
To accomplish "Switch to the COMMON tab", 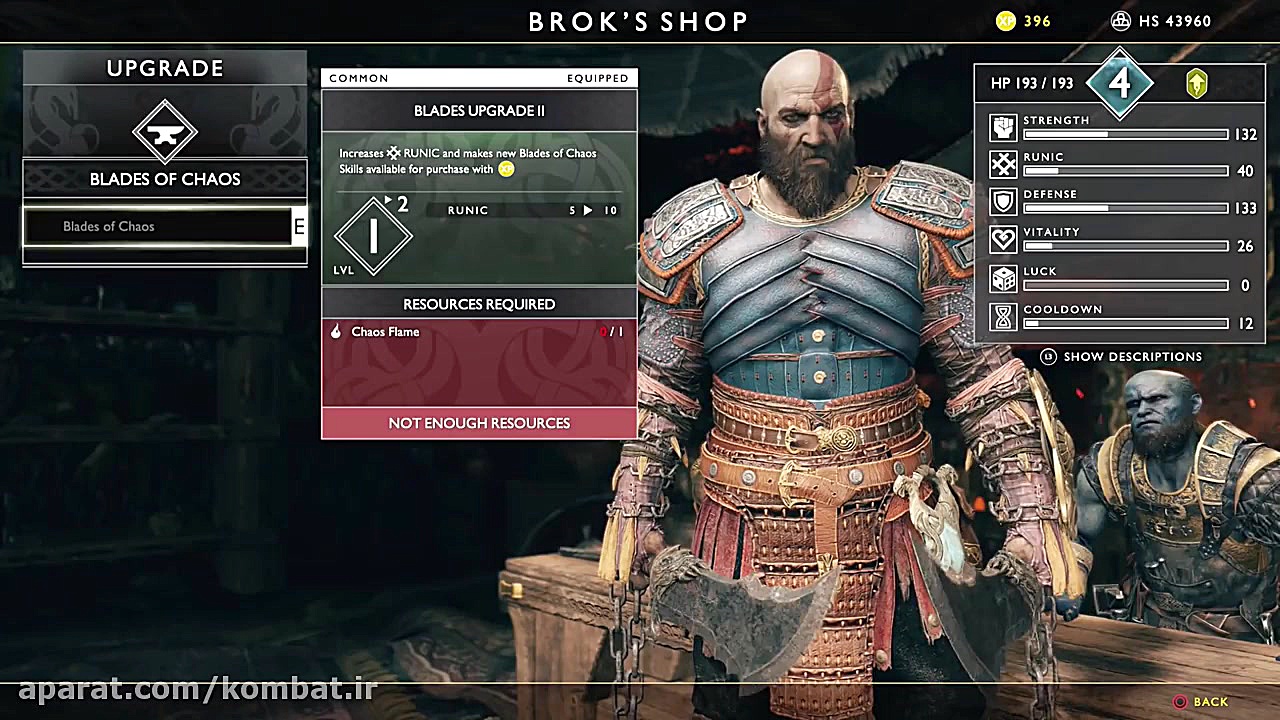I will [x=358, y=77].
